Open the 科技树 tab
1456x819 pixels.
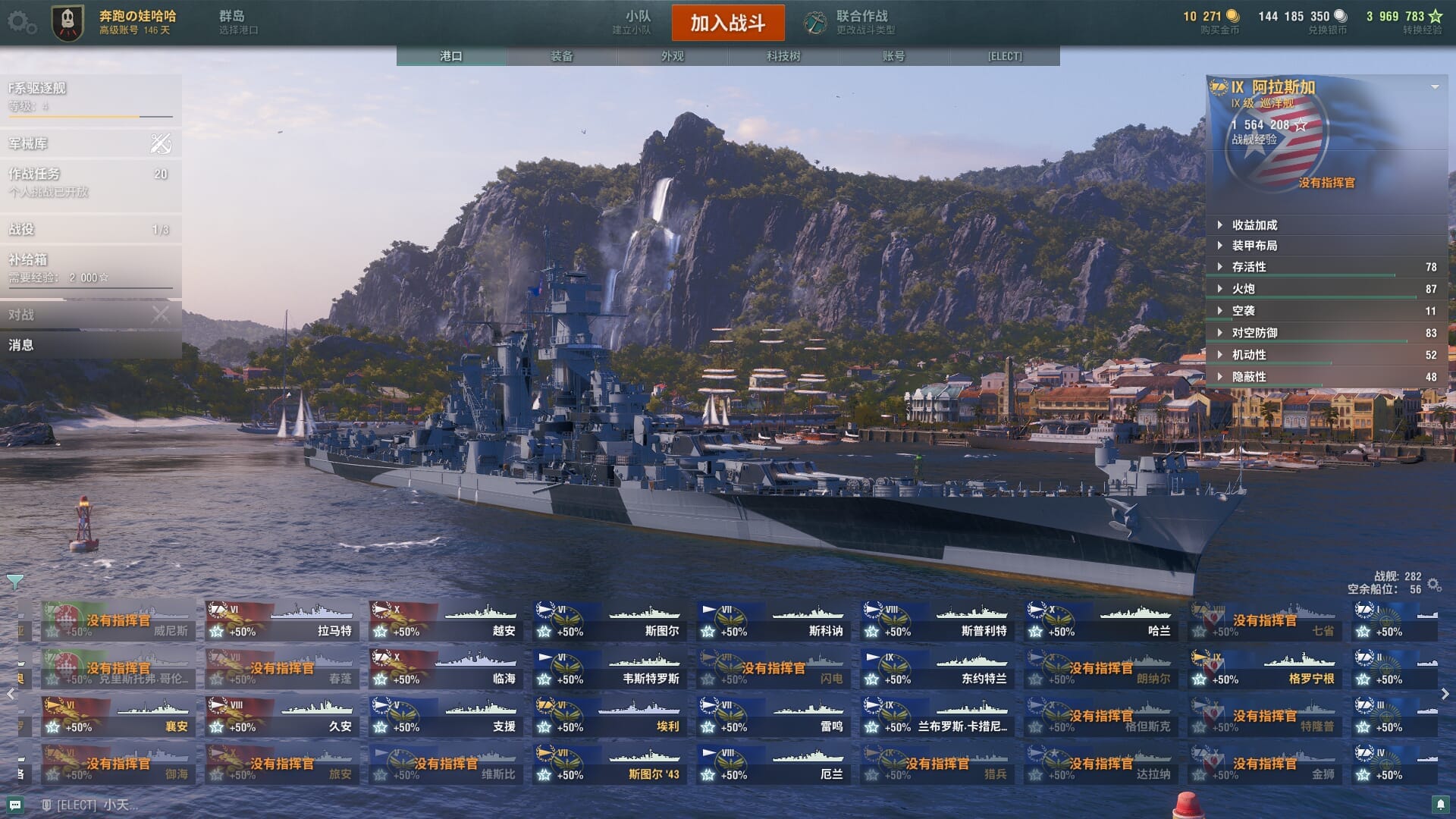pos(783,56)
